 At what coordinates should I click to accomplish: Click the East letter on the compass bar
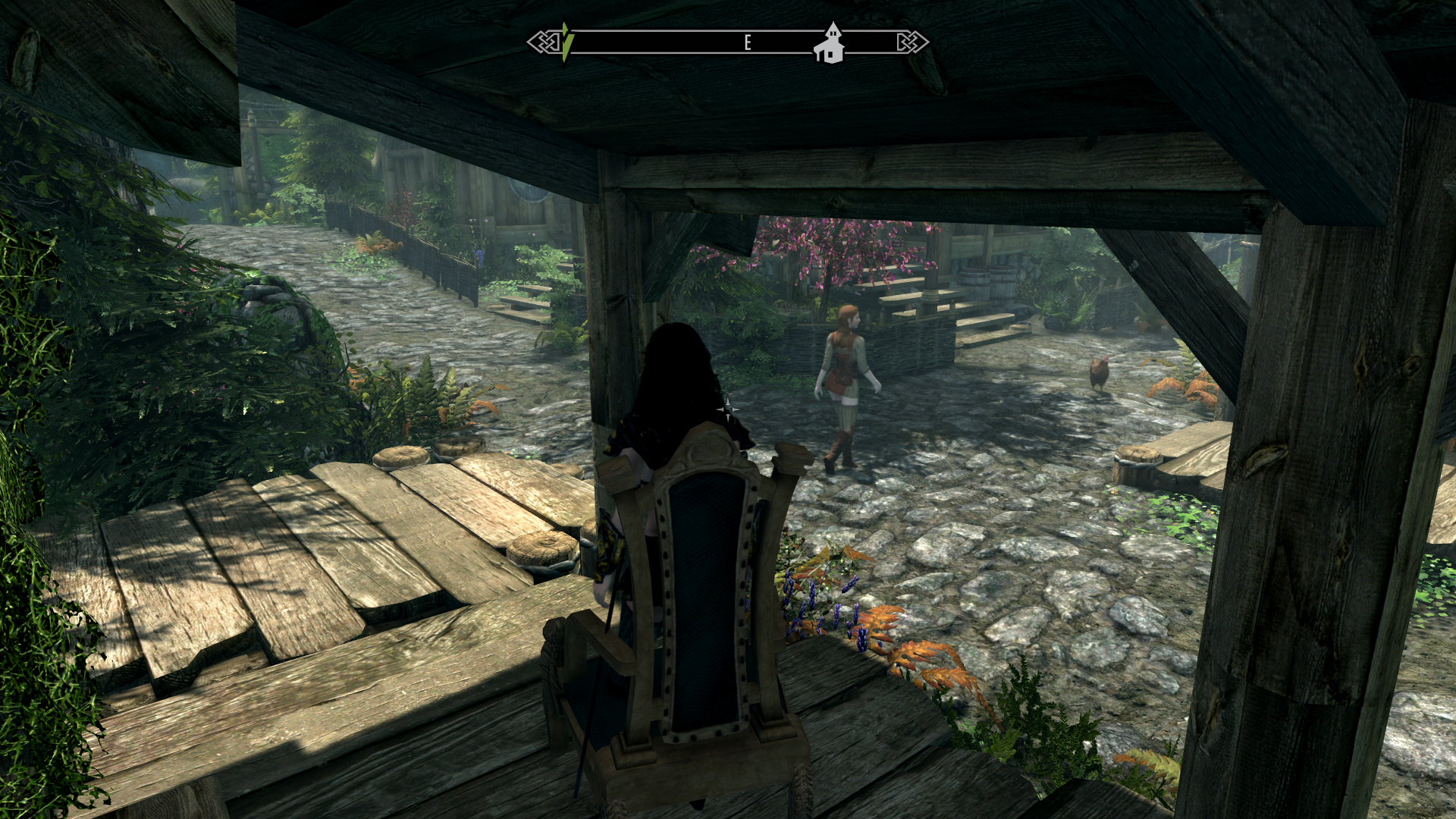point(748,42)
